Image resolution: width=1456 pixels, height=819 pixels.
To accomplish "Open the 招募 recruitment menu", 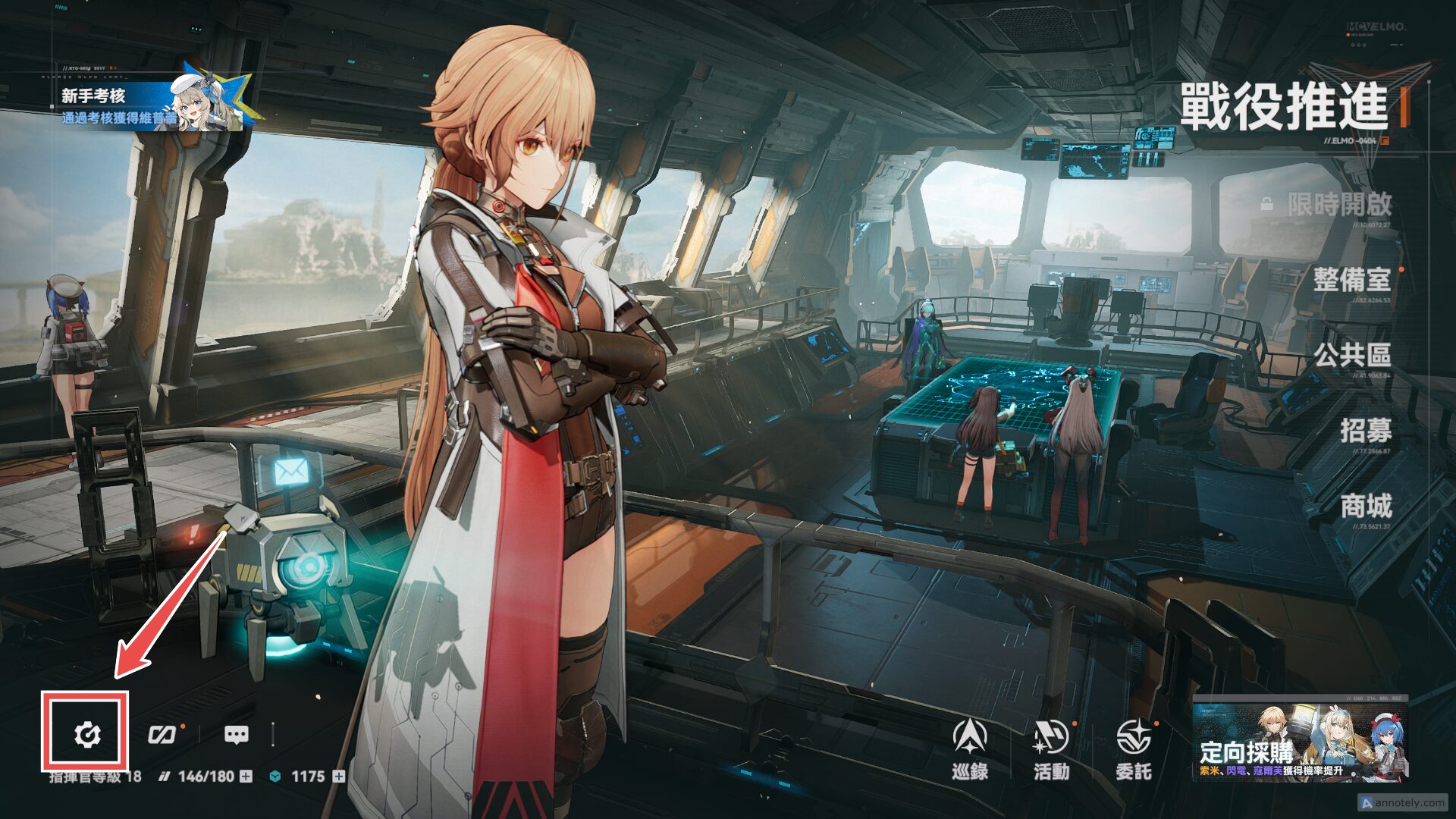I will click(x=1365, y=431).
